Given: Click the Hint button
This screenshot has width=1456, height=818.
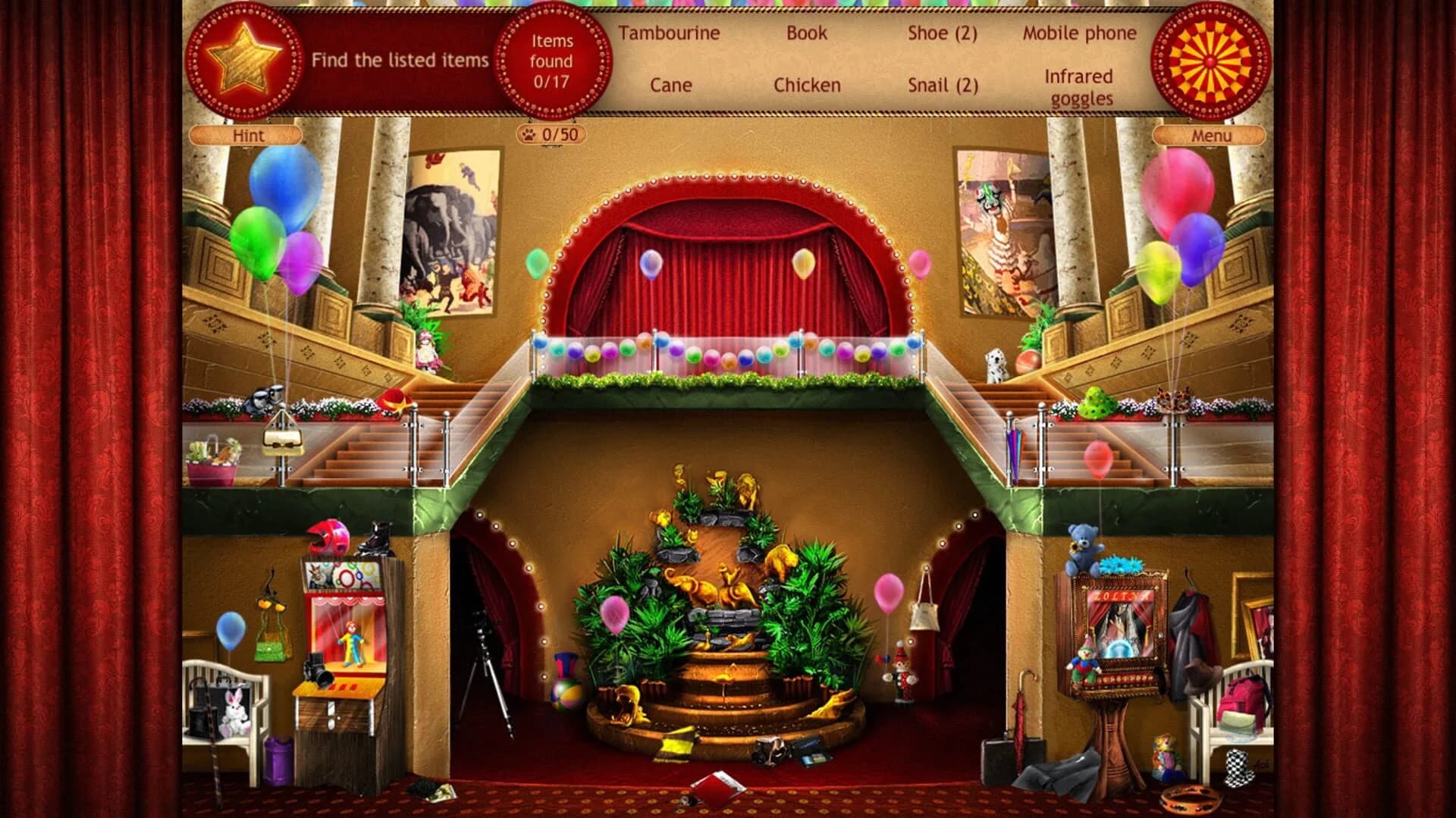Looking at the screenshot, I should (x=246, y=136).
